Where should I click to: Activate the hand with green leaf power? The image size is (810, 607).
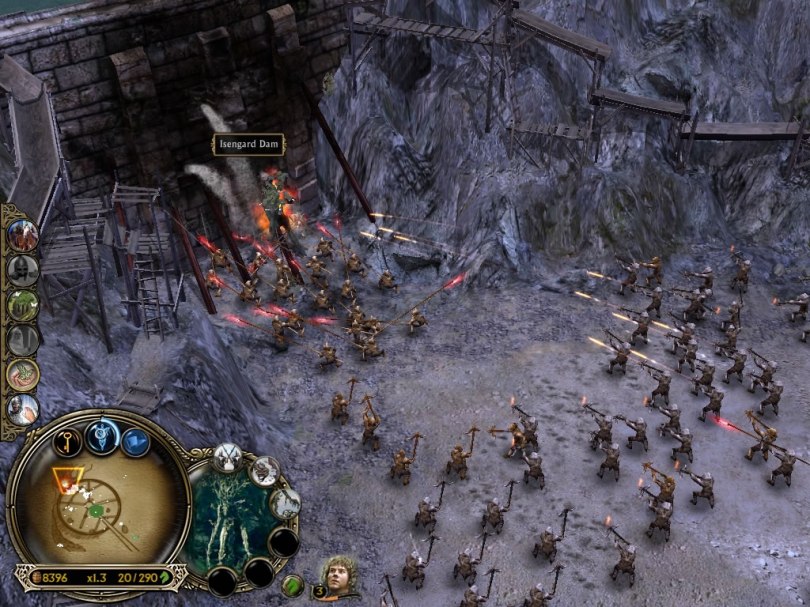click(x=22, y=374)
